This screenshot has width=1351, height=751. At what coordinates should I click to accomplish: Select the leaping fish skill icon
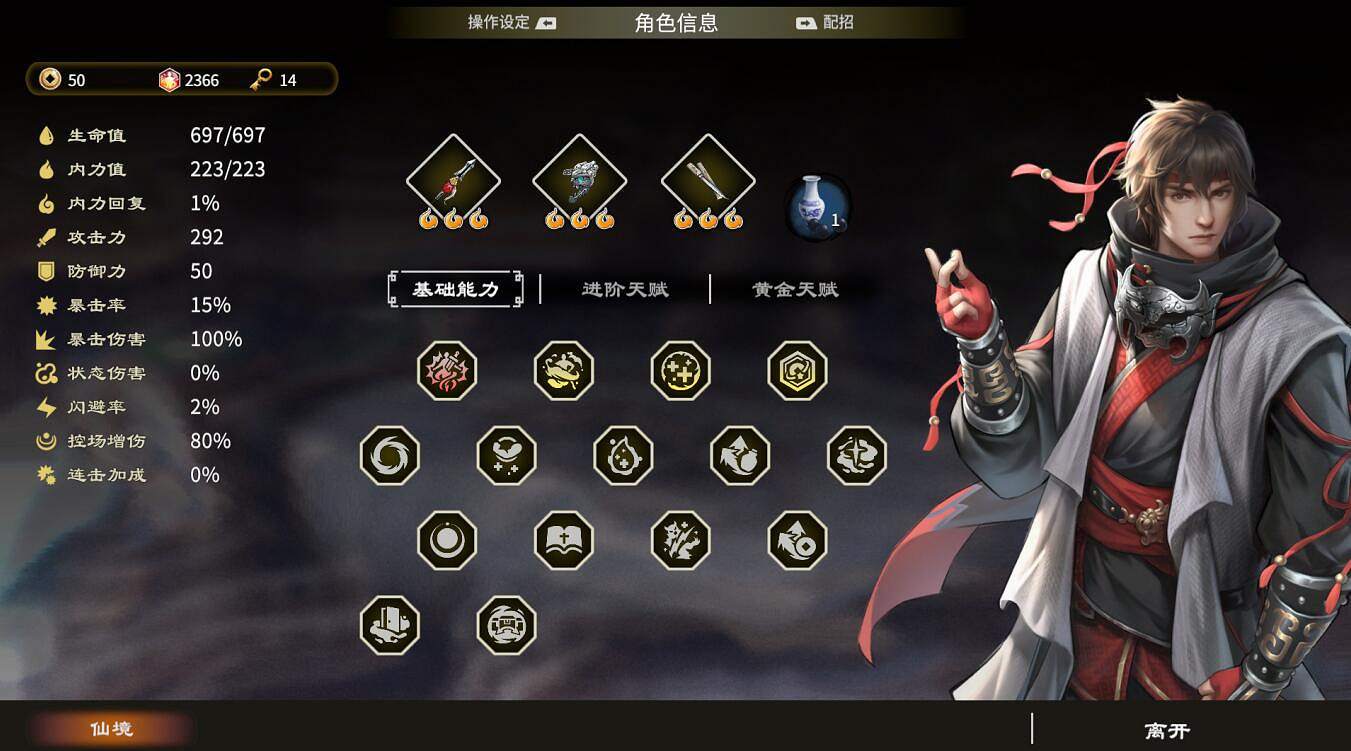[565, 370]
